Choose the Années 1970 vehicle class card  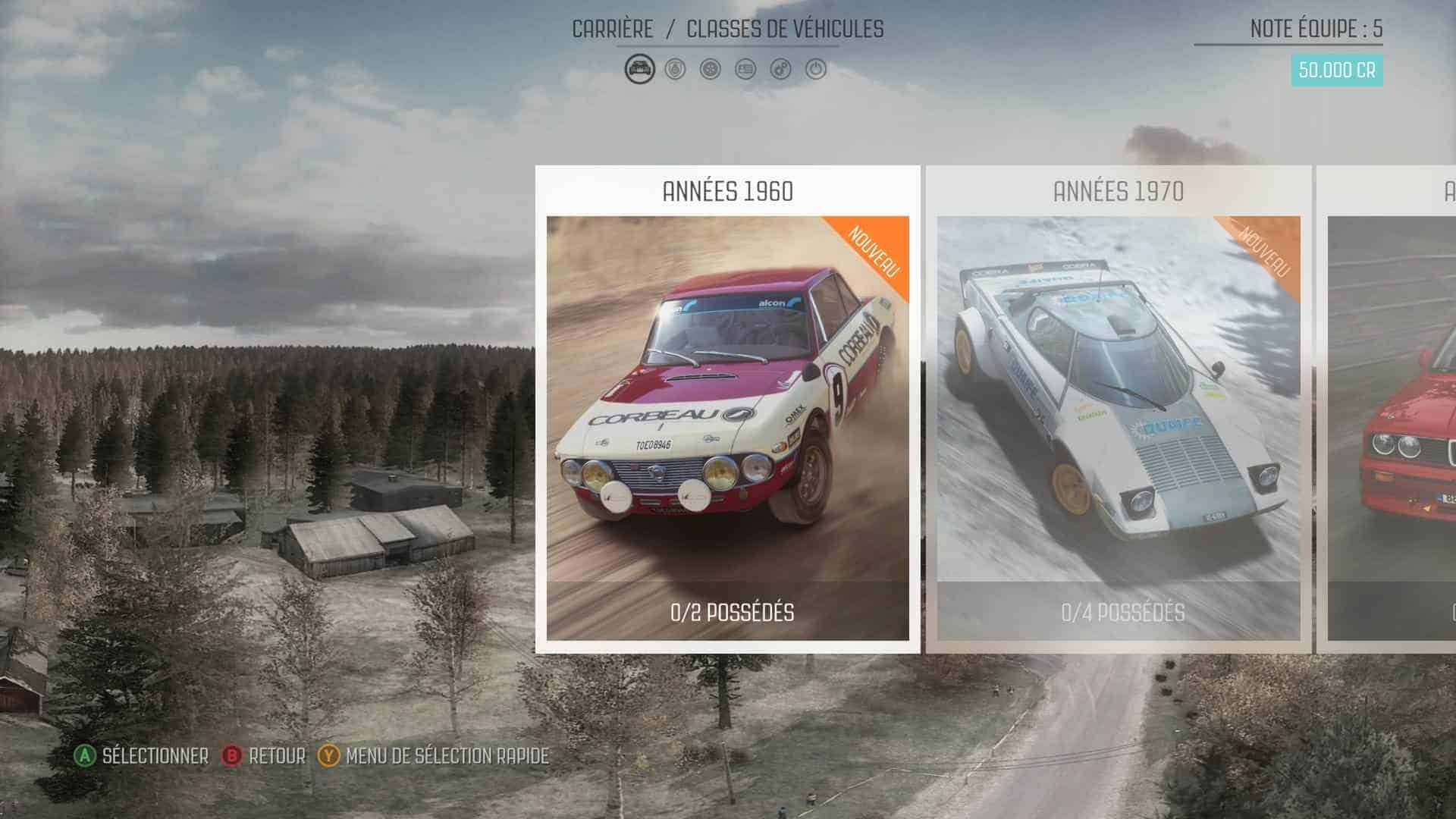click(1119, 409)
